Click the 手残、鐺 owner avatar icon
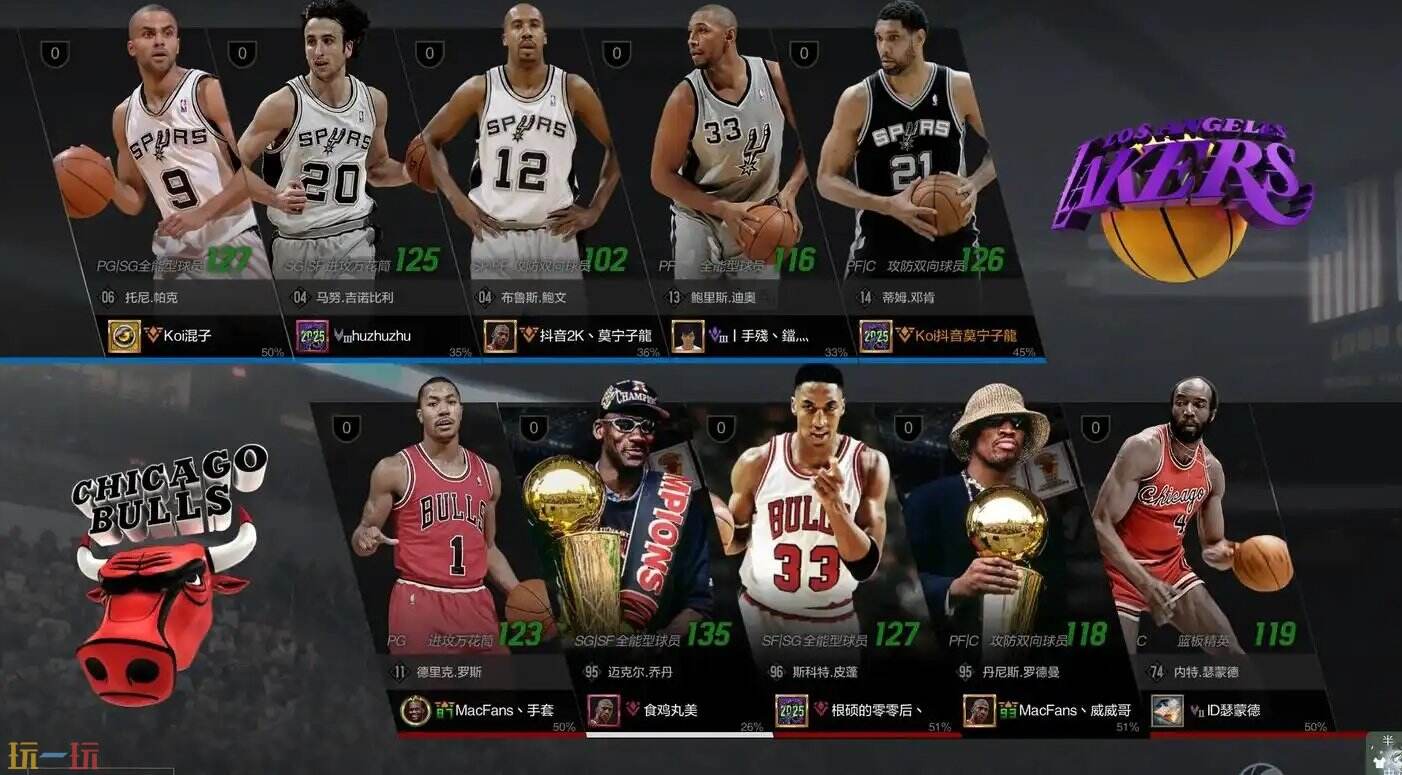Viewport: 1402px width, 775px height. [687, 336]
